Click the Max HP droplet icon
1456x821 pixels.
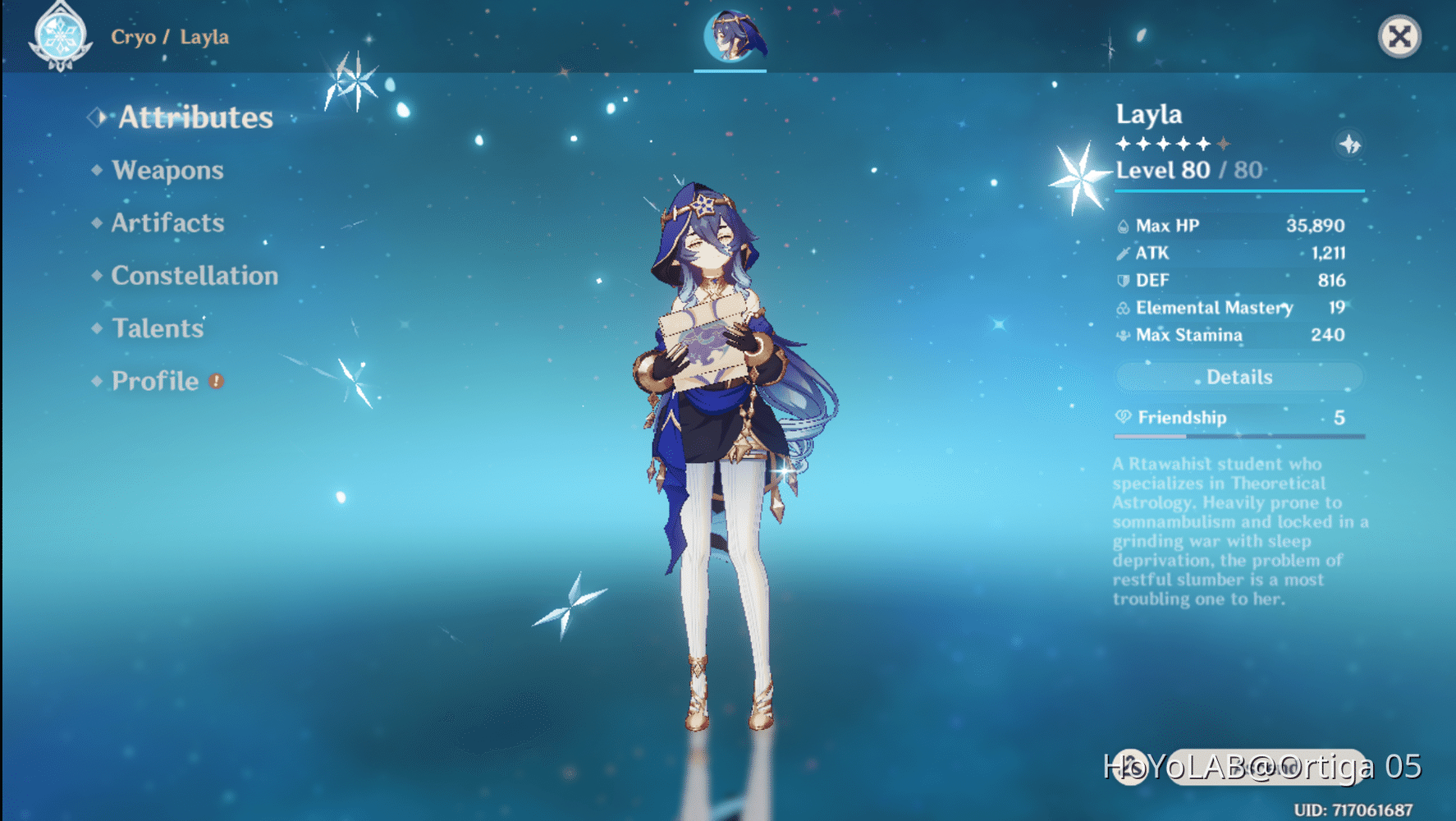click(x=1124, y=226)
